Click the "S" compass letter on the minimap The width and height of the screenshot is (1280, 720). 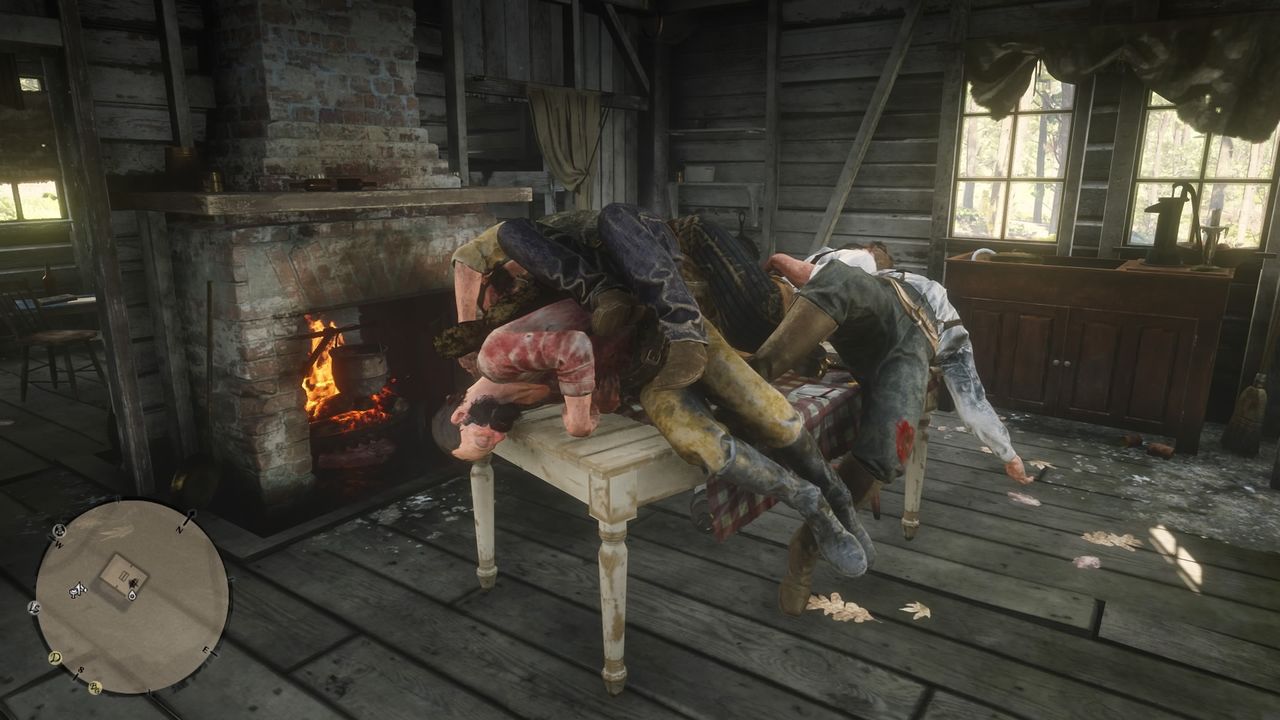pyautogui.click(x=79, y=669)
